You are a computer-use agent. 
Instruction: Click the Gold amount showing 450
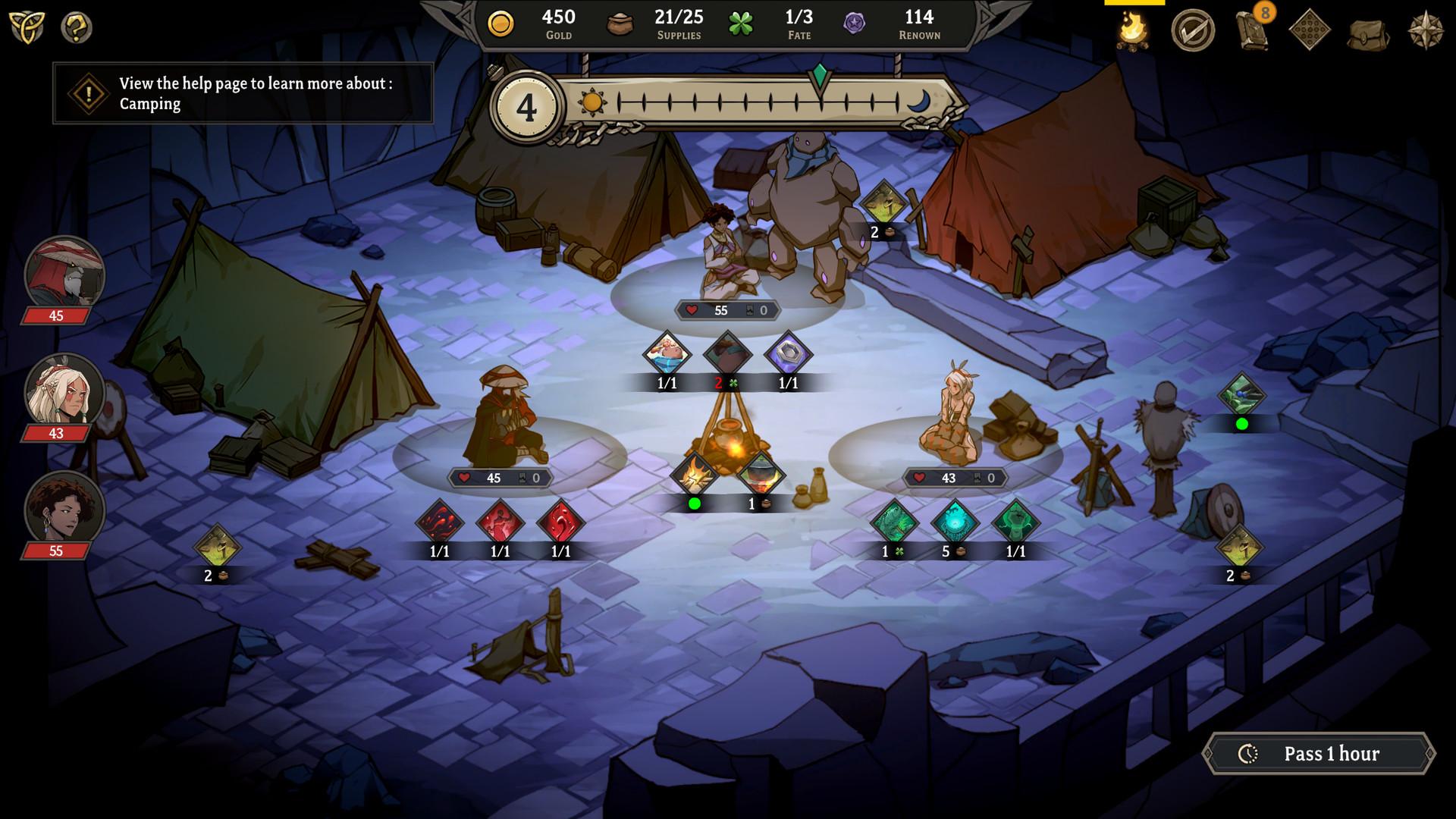(x=540, y=23)
